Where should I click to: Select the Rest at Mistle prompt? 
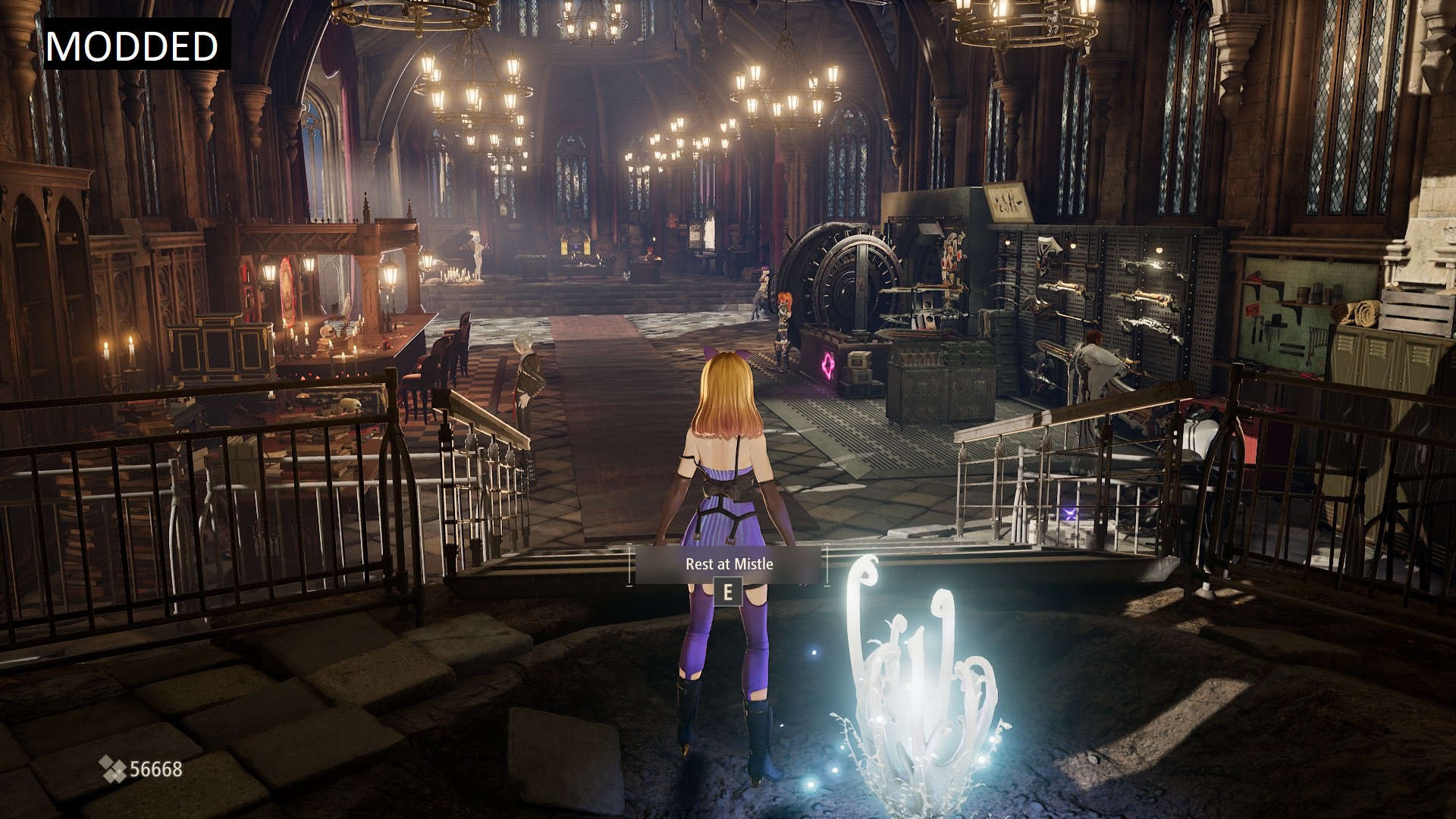729,565
